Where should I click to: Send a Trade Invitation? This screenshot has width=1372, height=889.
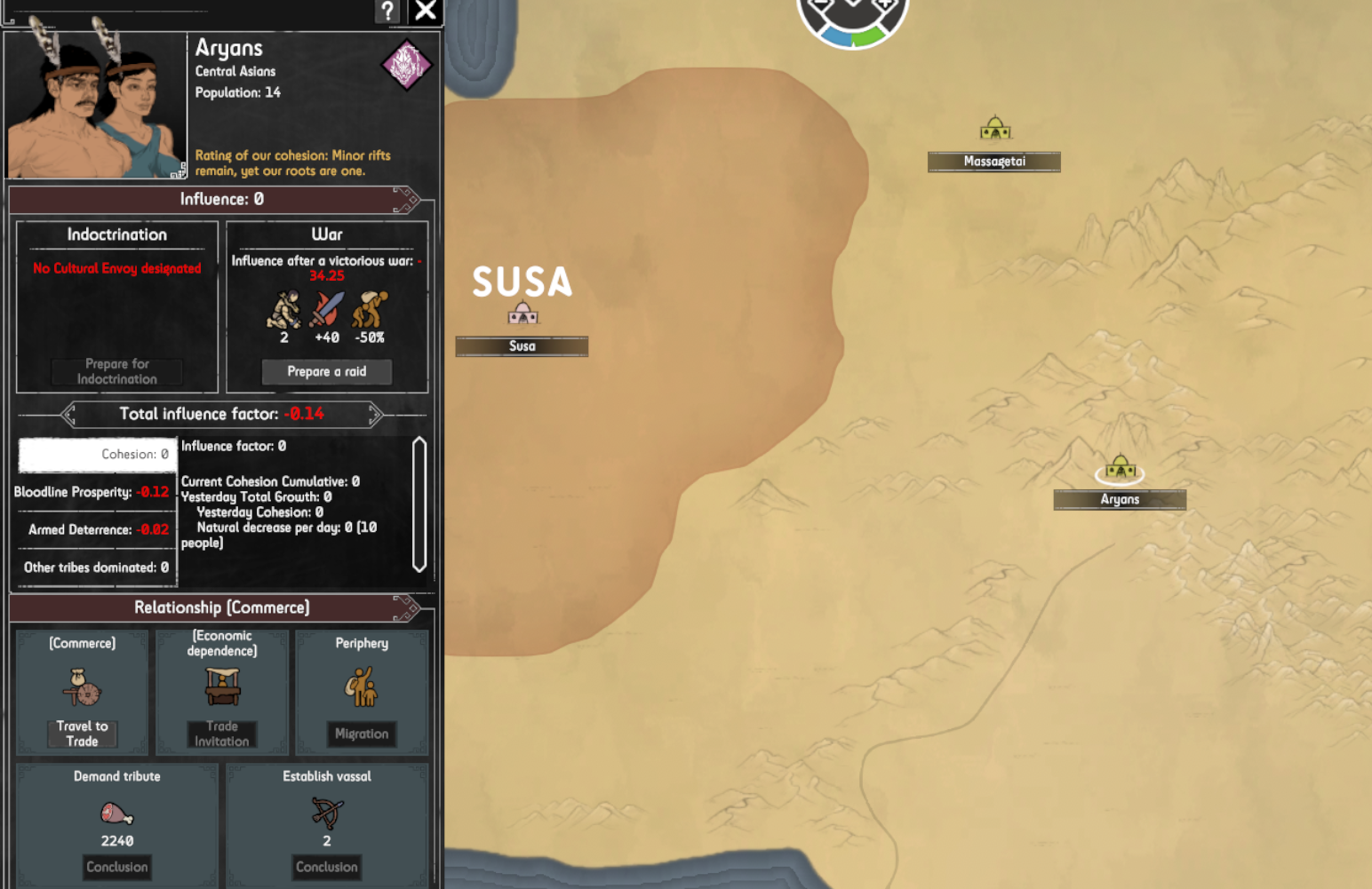pyautogui.click(x=222, y=734)
